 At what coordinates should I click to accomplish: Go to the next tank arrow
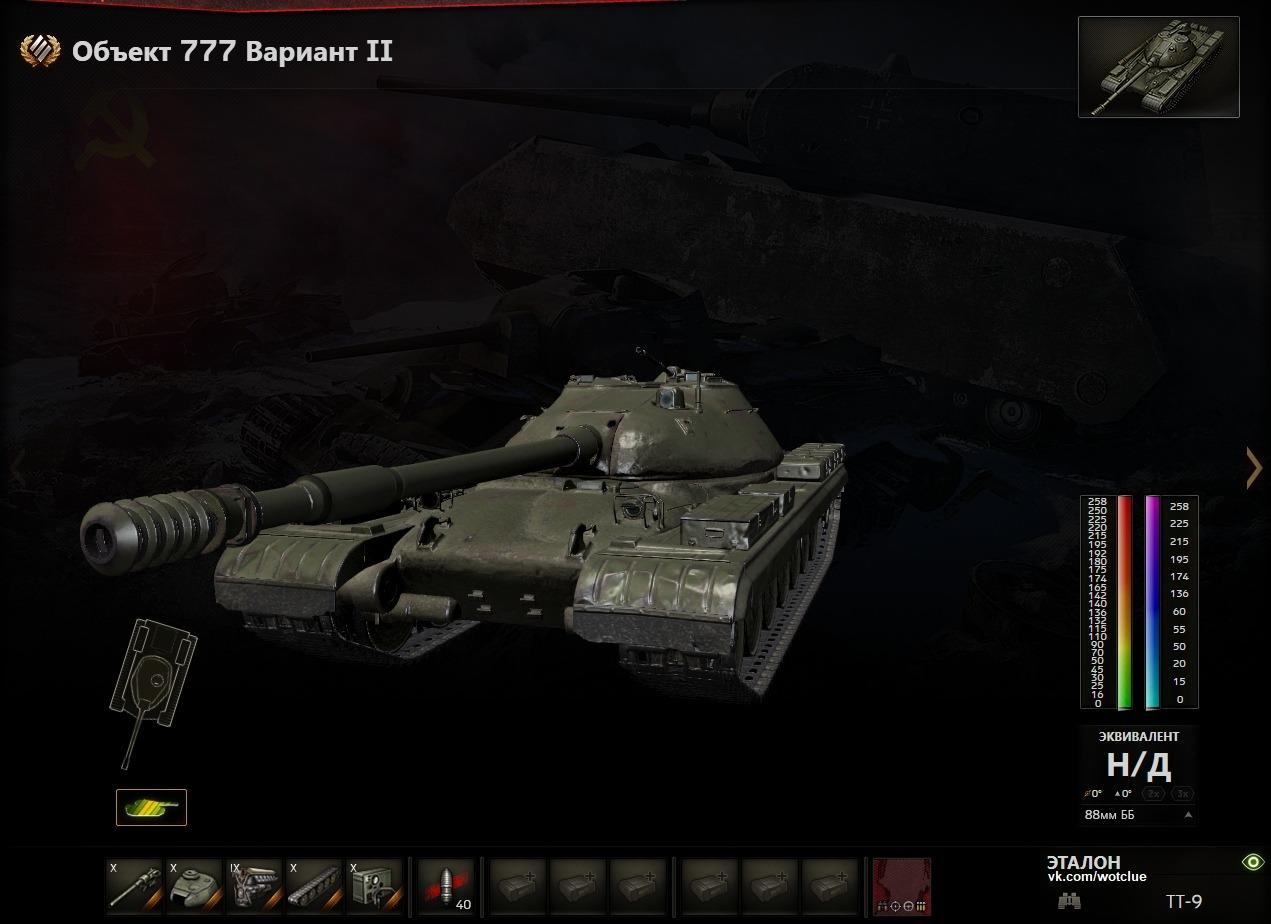(1253, 468)
